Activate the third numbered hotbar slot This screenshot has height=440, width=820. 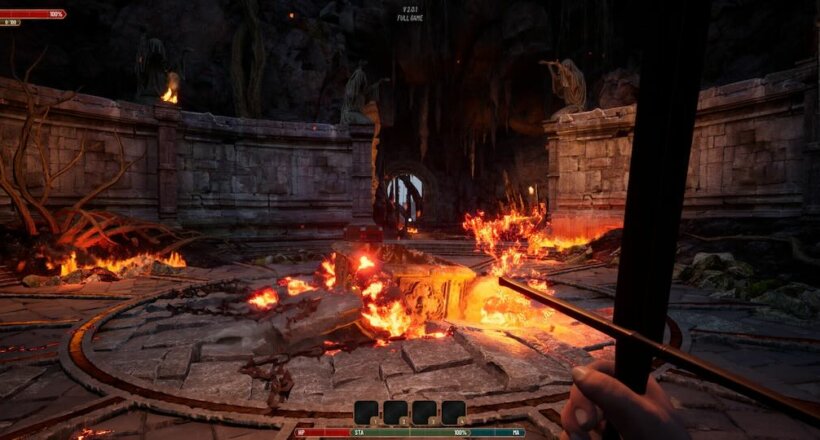(x=424, y=412)
